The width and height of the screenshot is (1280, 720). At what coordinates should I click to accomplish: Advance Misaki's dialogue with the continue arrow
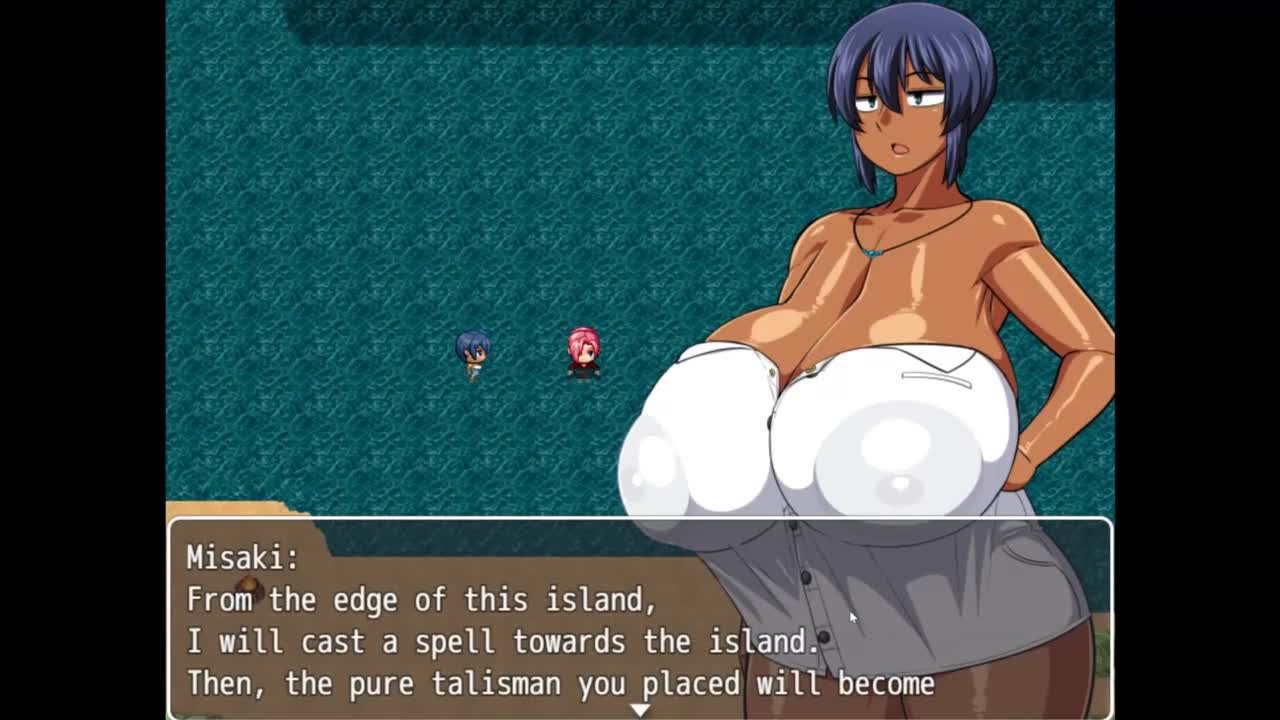click(640, 709)
